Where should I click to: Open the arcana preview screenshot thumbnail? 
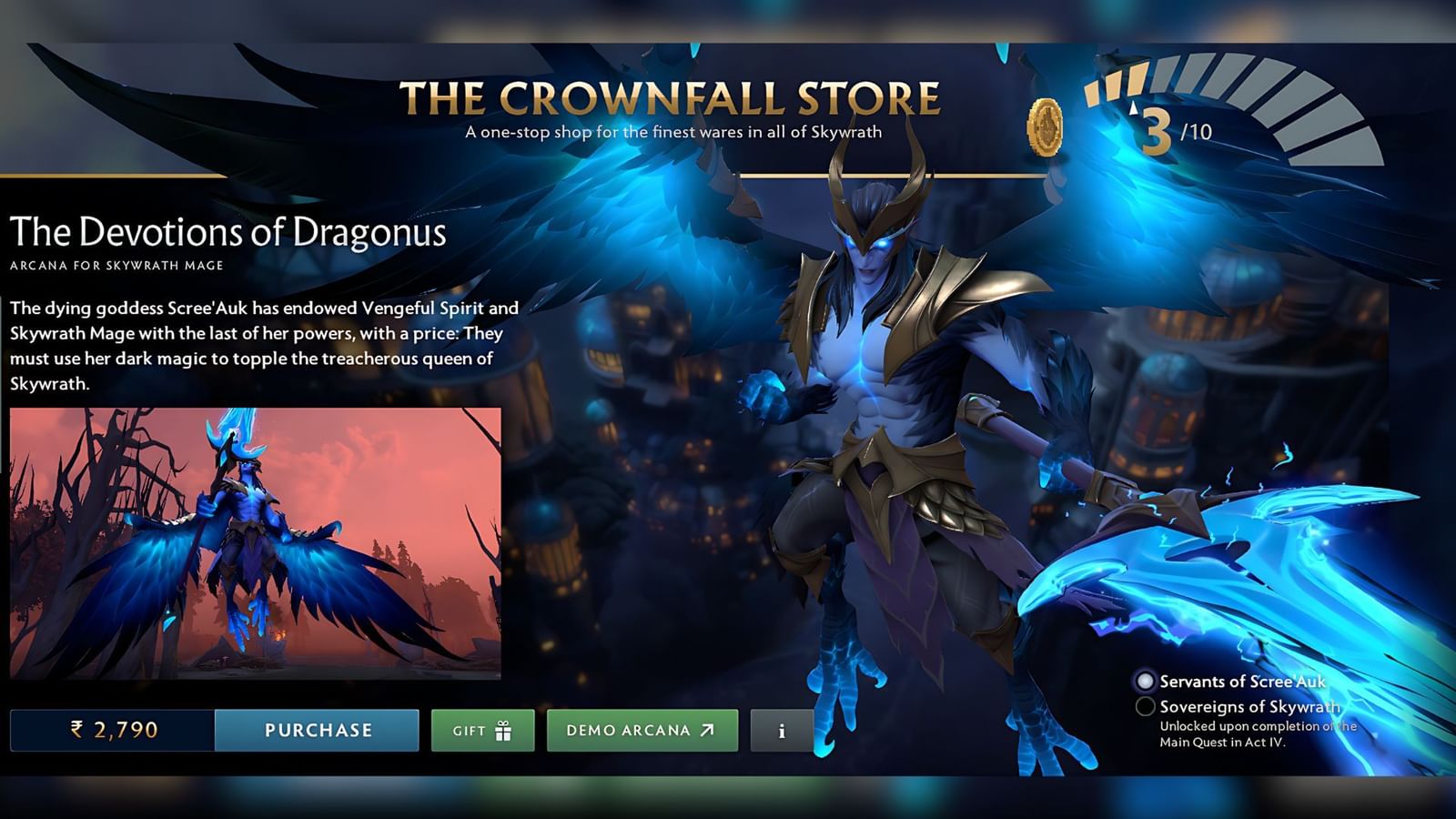(x=255, y=543)
